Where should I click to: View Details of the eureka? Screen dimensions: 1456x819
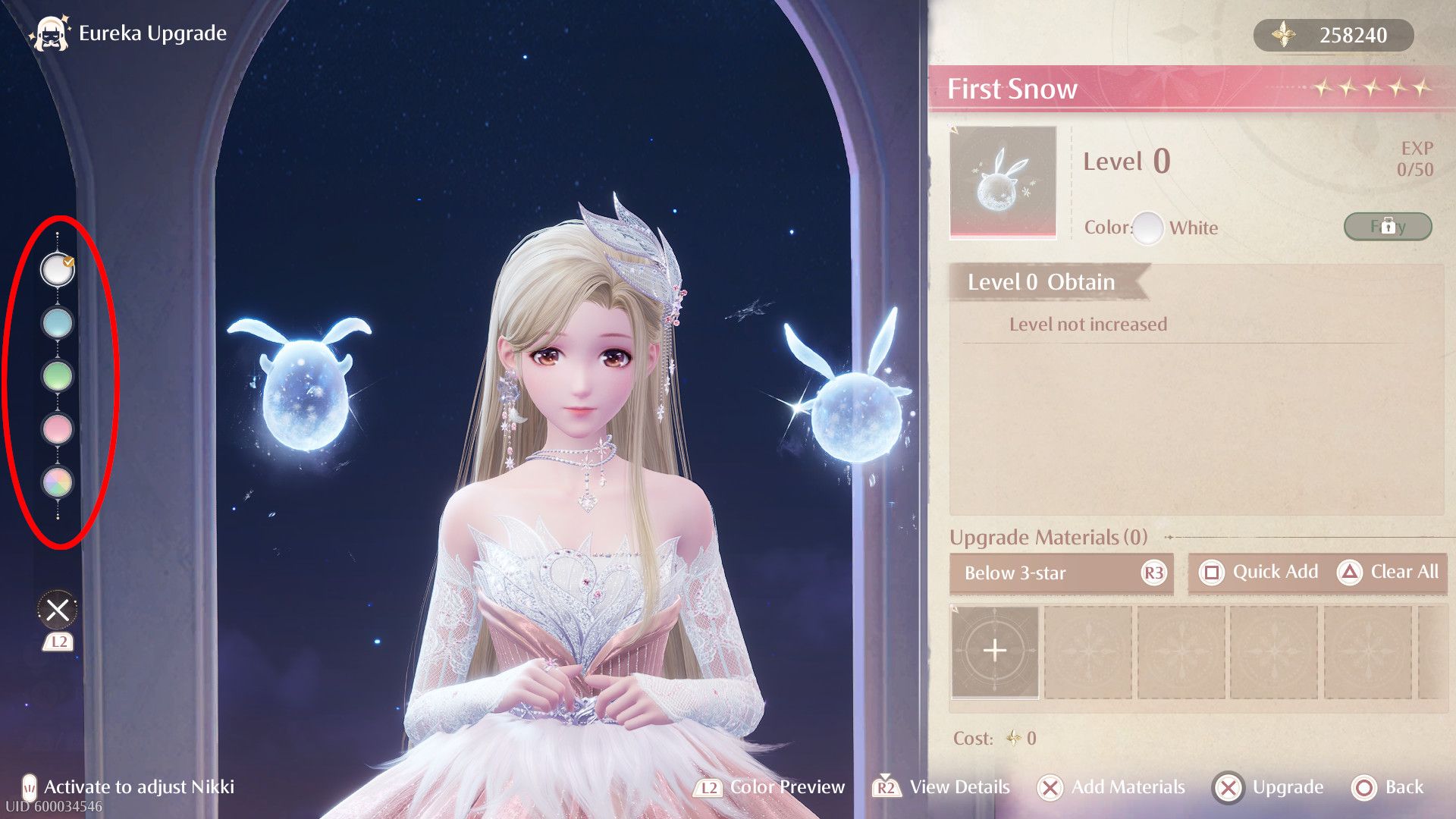942,788
